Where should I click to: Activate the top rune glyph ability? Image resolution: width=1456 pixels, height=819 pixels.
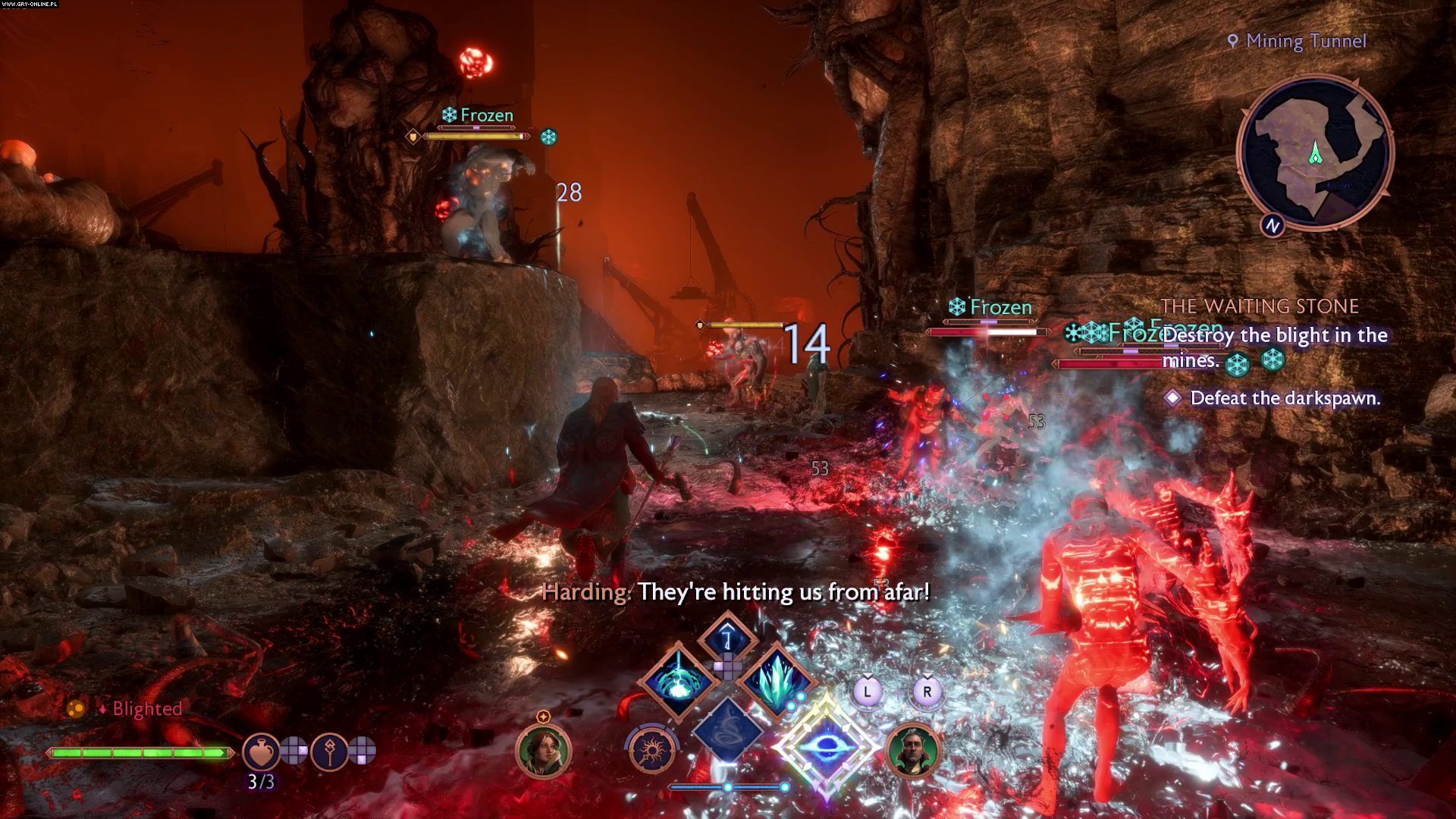(727, 637)
